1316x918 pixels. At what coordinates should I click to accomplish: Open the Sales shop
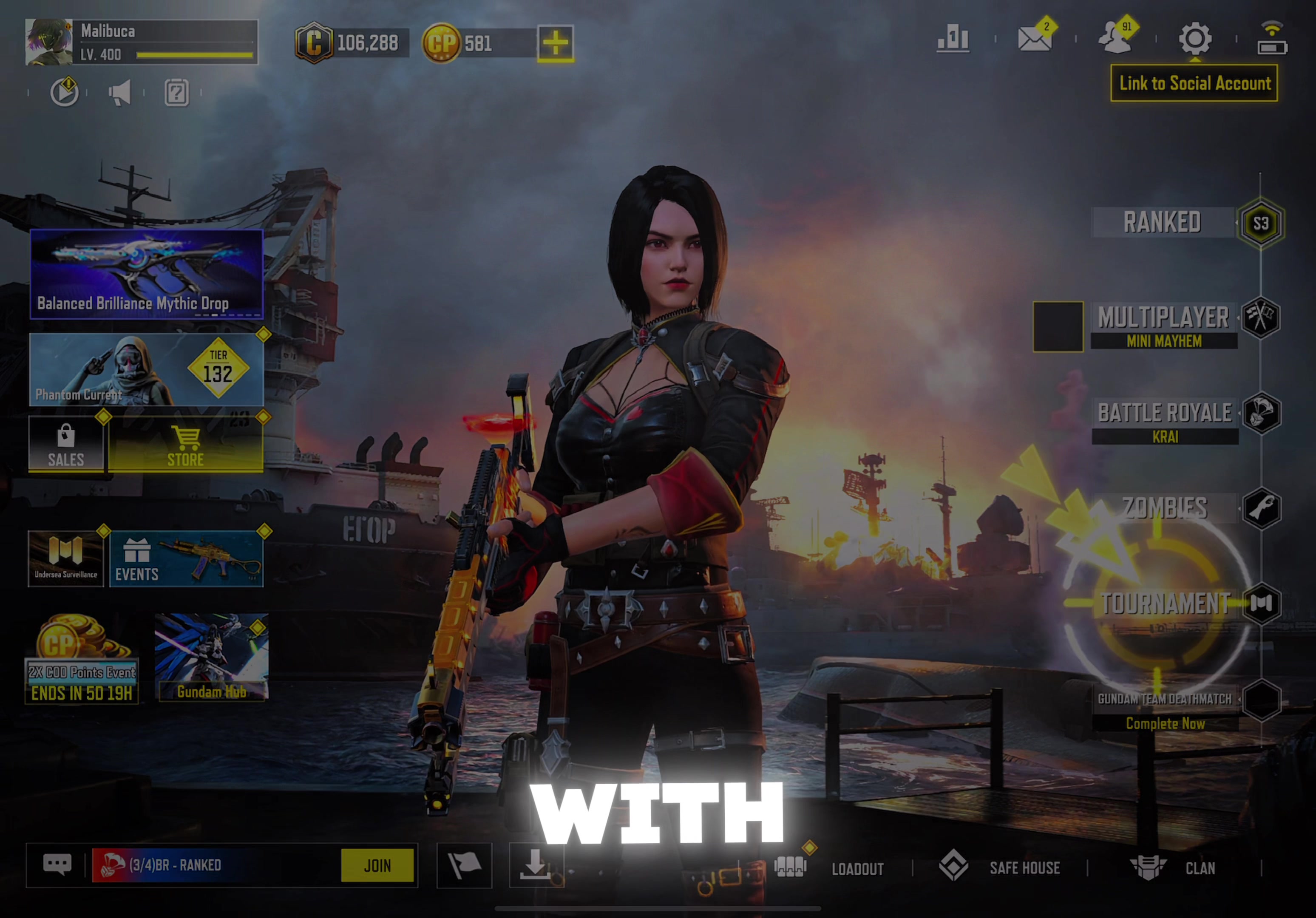pos(66,445)
